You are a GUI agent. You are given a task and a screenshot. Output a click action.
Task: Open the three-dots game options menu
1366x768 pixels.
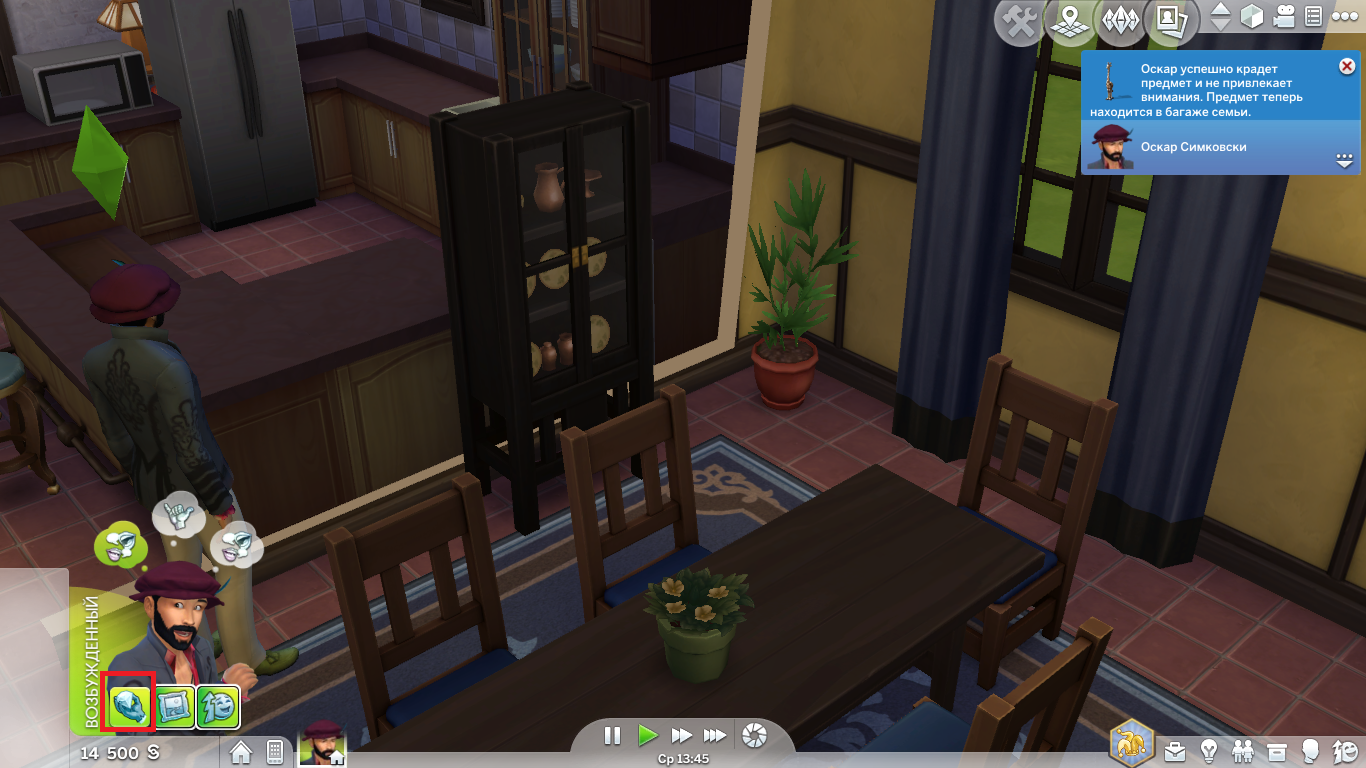1340,17
